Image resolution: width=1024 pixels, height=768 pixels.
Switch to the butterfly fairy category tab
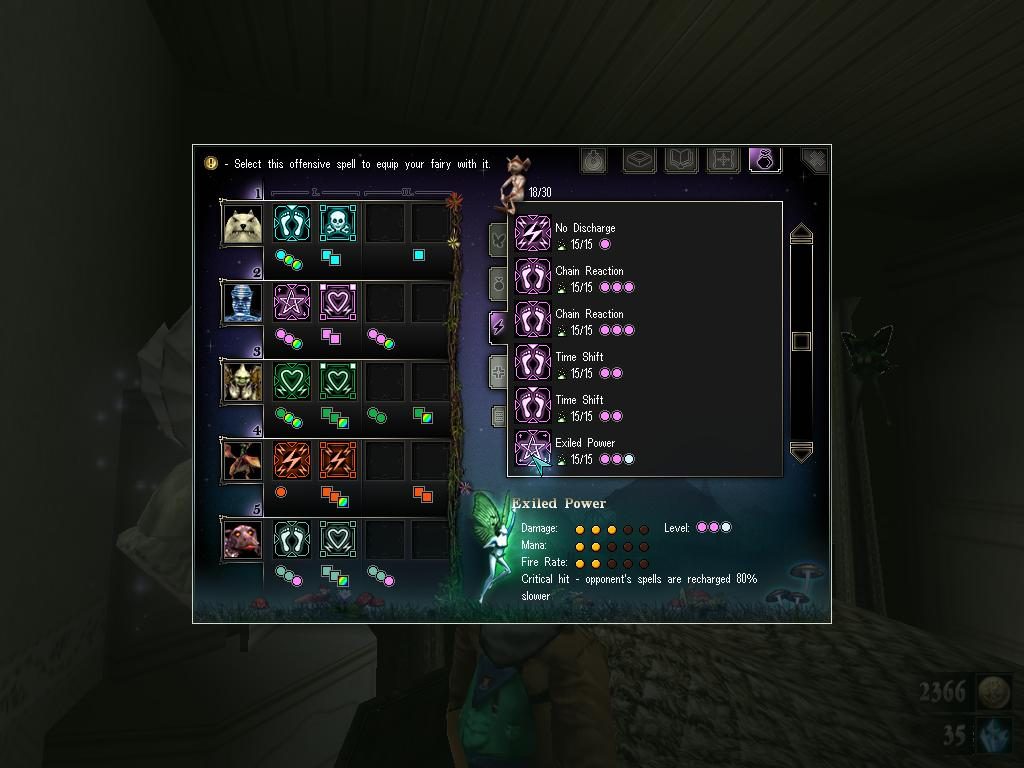tap(498, 240)
